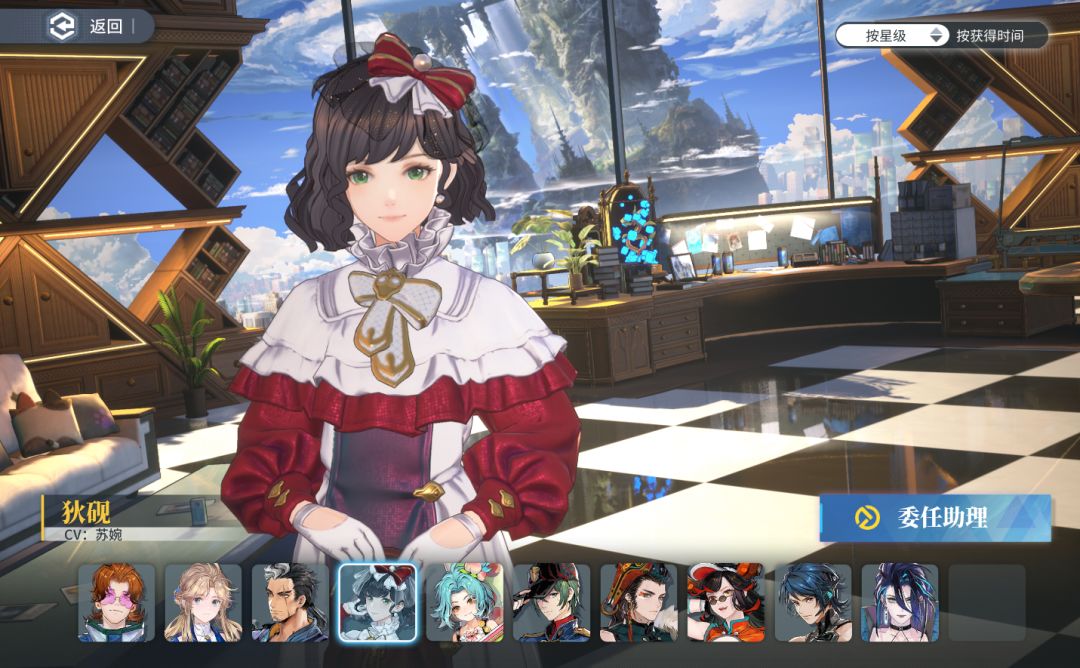
Task: Choose the long blonde-haired character portrait
Action: click(x=203, y=602)
